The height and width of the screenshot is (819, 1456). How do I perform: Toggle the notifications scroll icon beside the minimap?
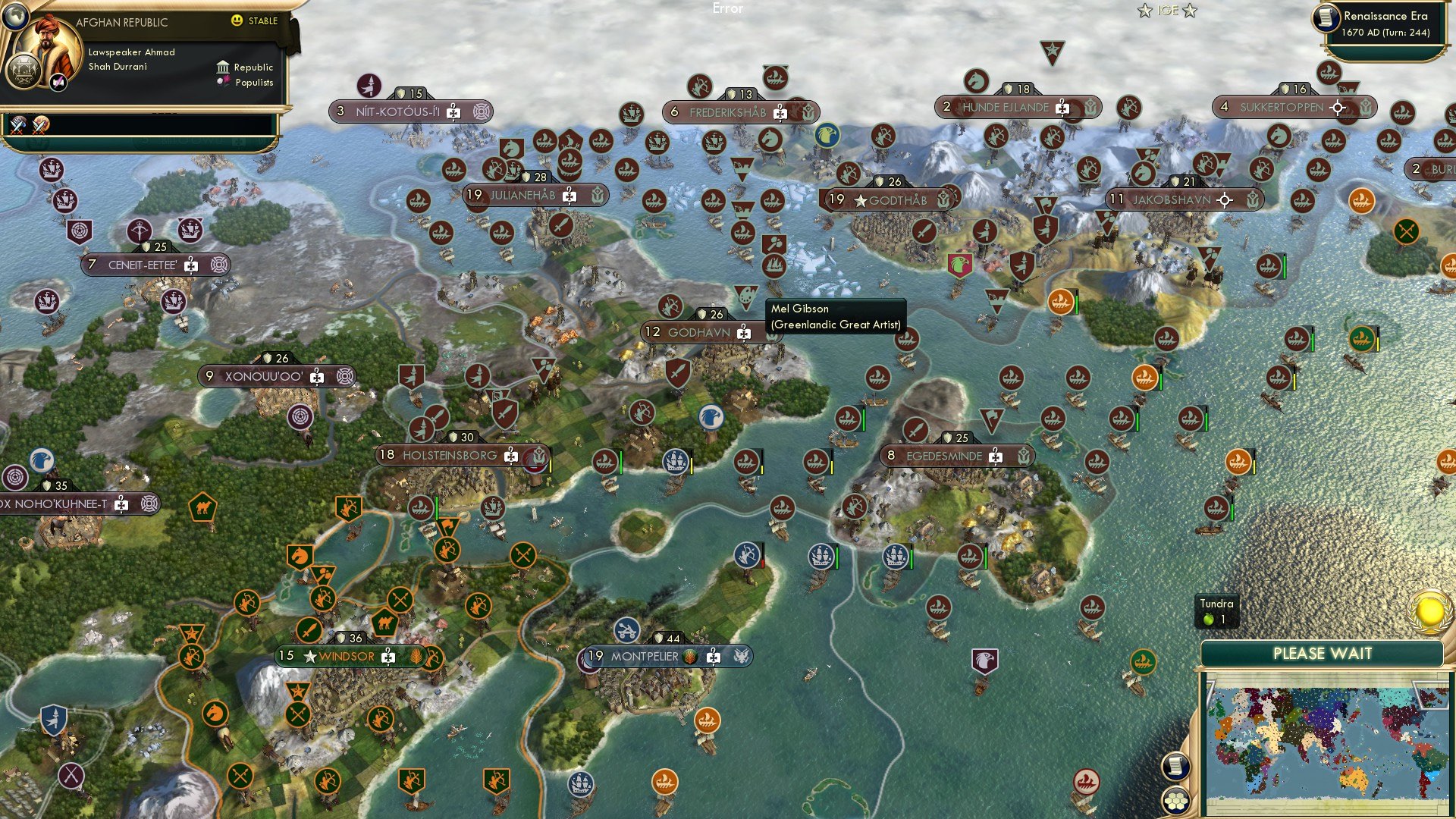(x=1178, y=766)
